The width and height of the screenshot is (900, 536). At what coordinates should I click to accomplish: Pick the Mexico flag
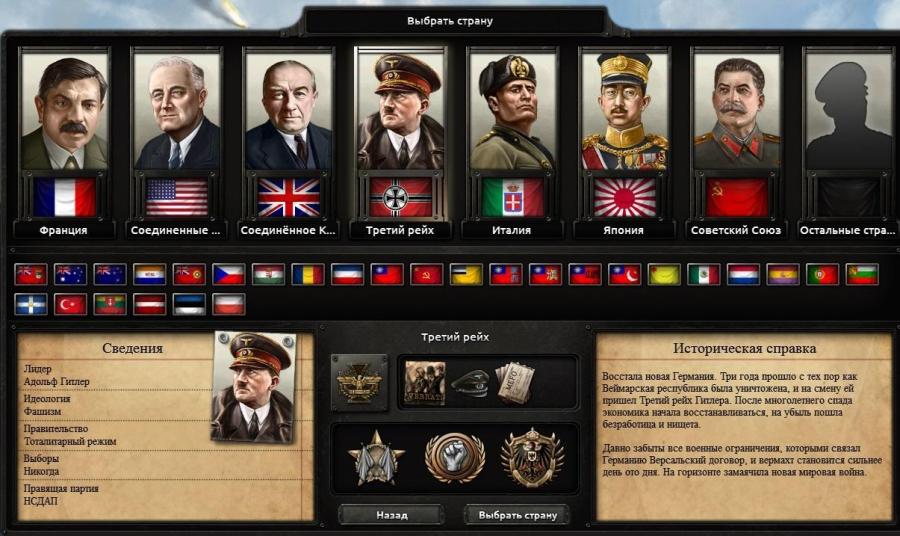click(703, 274)
